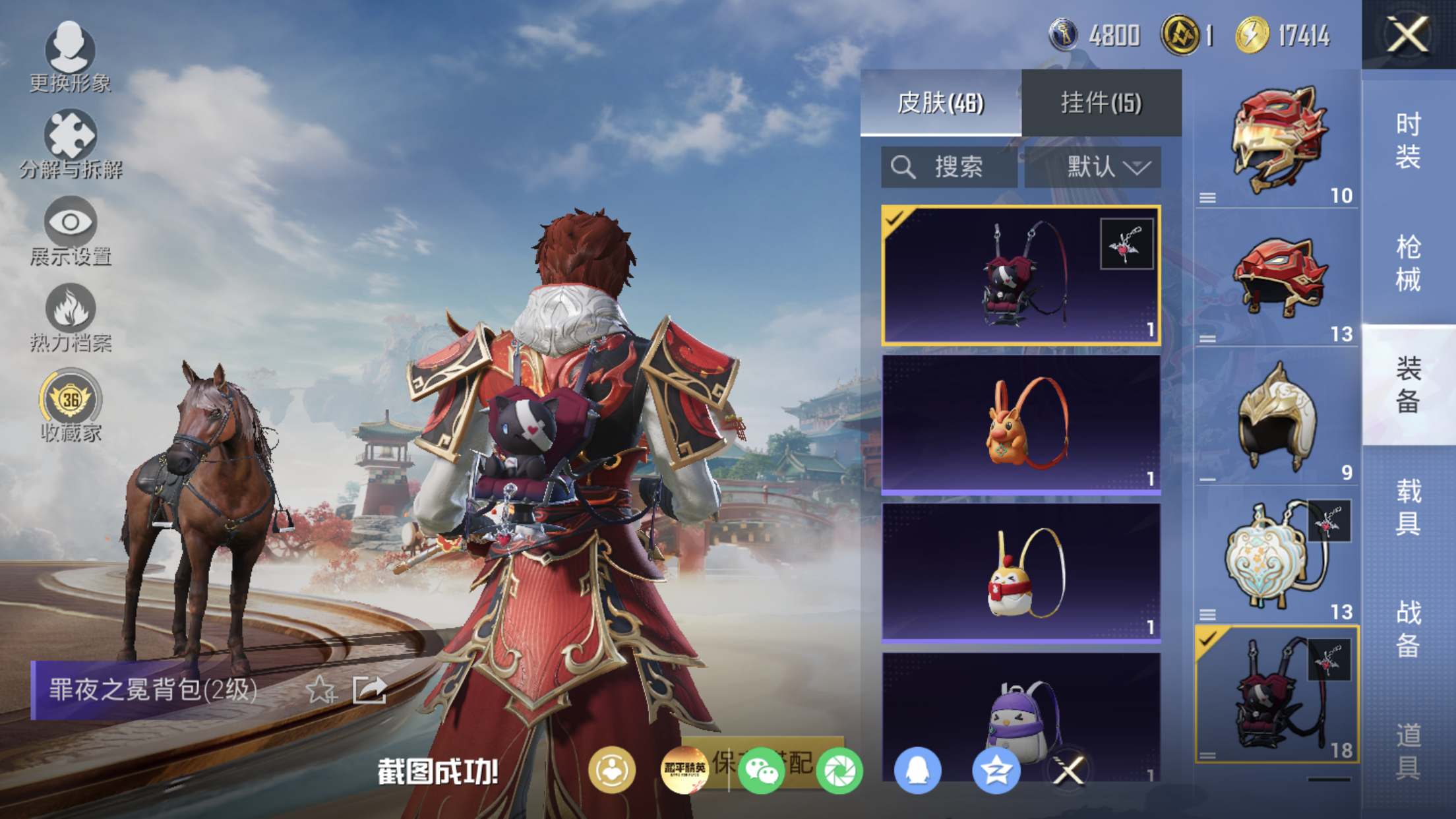
Task: Select the gold and white helmet
Action: pos(1277,416)
